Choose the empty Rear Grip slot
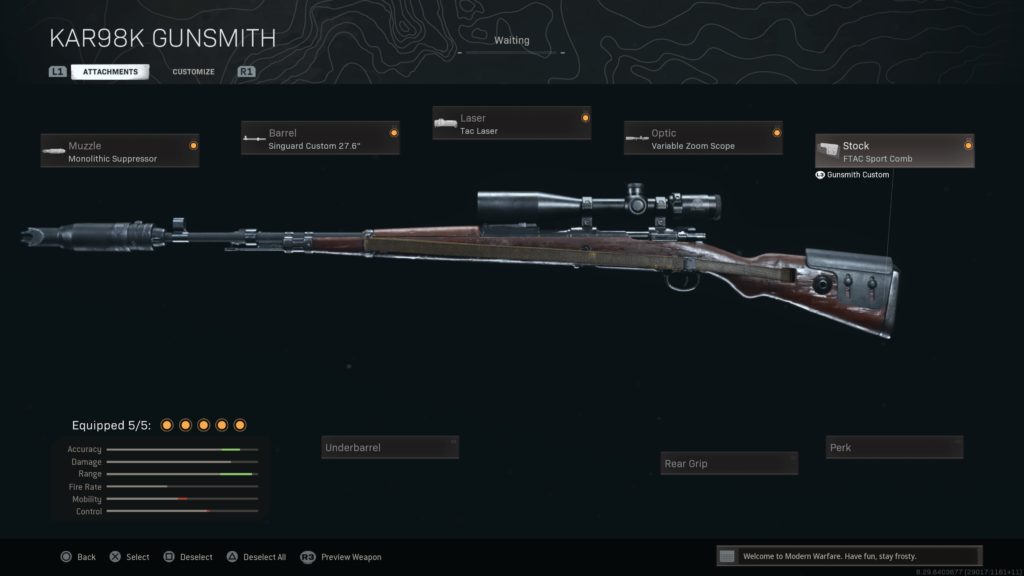Viewport: 1024px width, 576px height. pyautogui.click(x=730, y=463)
